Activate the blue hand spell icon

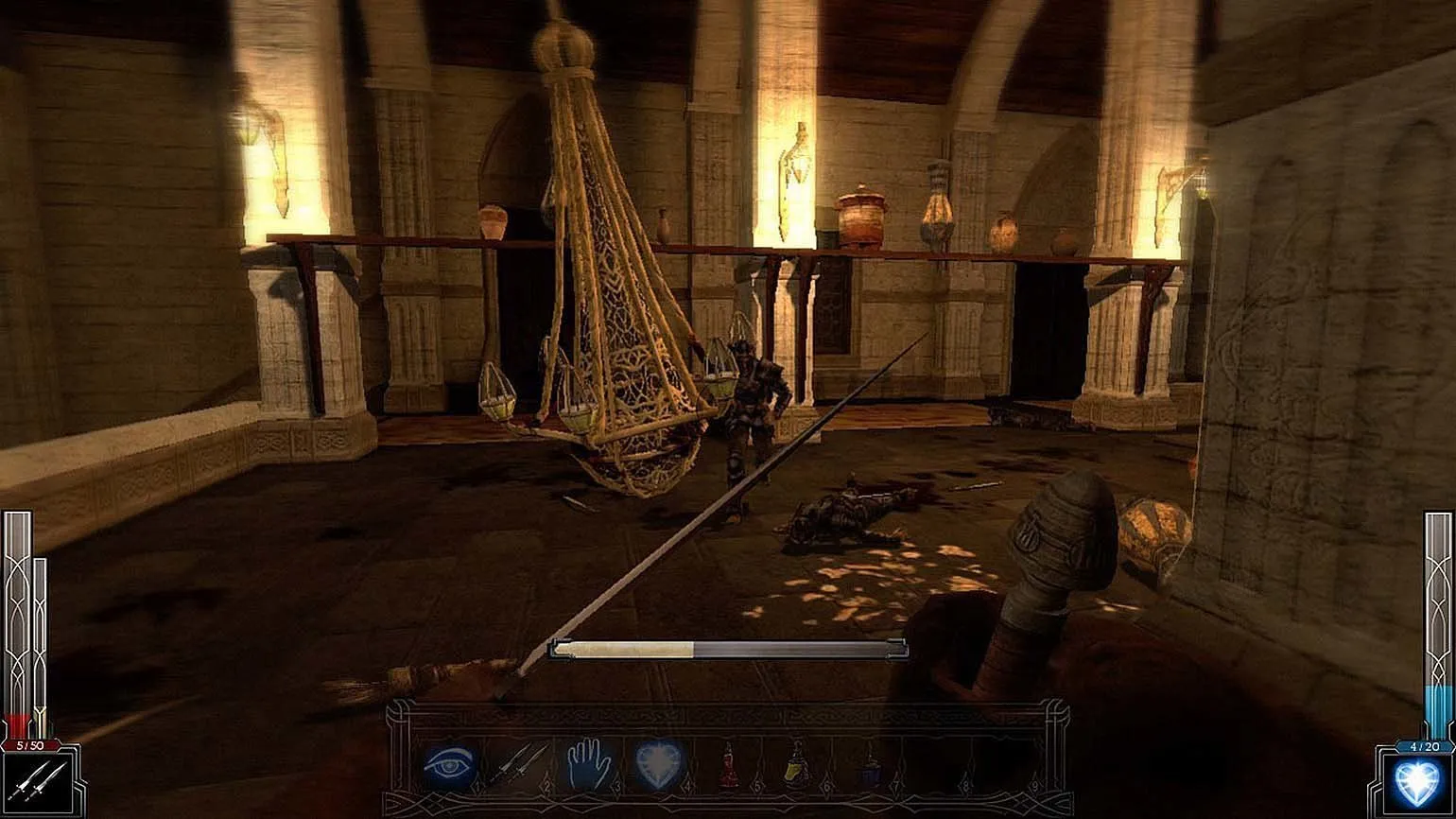[x=588, y=762]
